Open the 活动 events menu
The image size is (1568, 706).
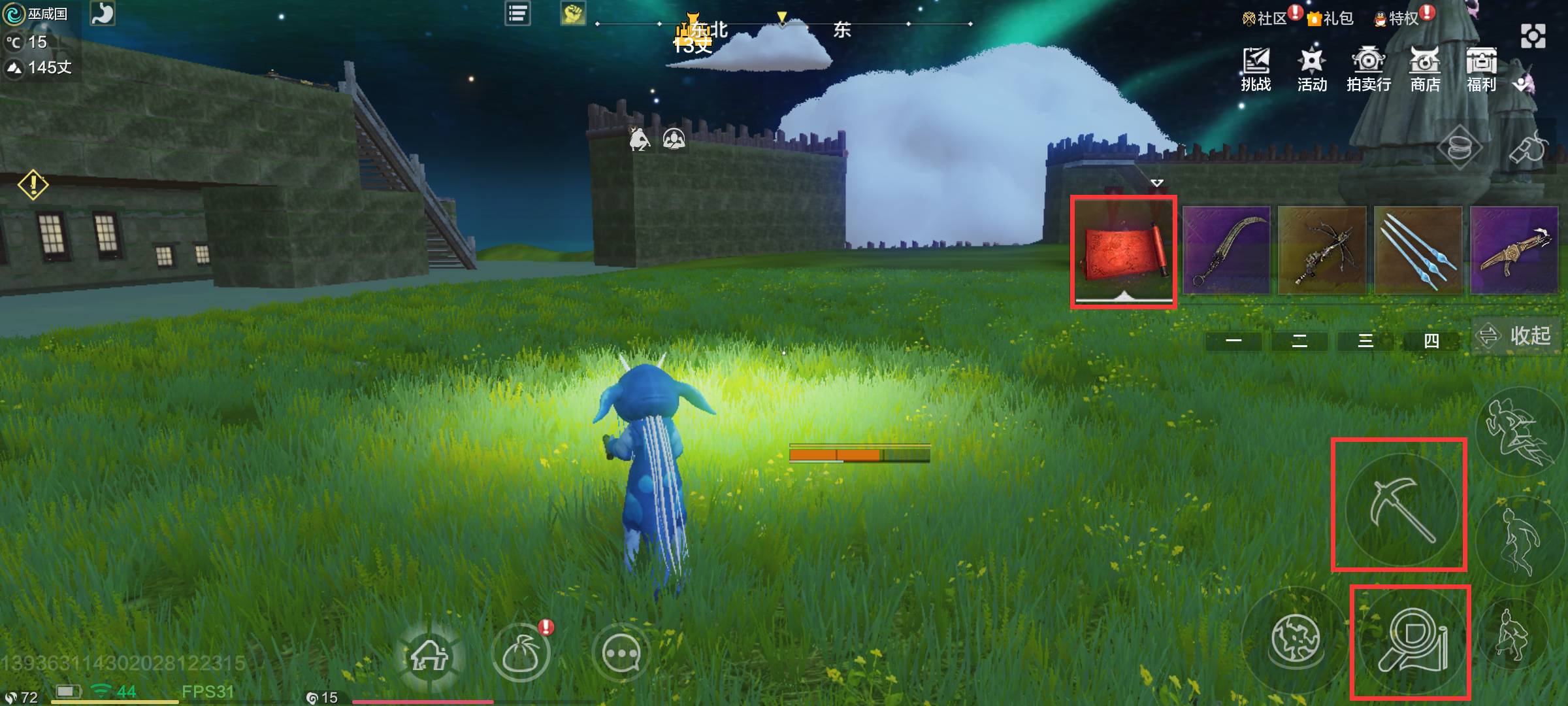1311,69
